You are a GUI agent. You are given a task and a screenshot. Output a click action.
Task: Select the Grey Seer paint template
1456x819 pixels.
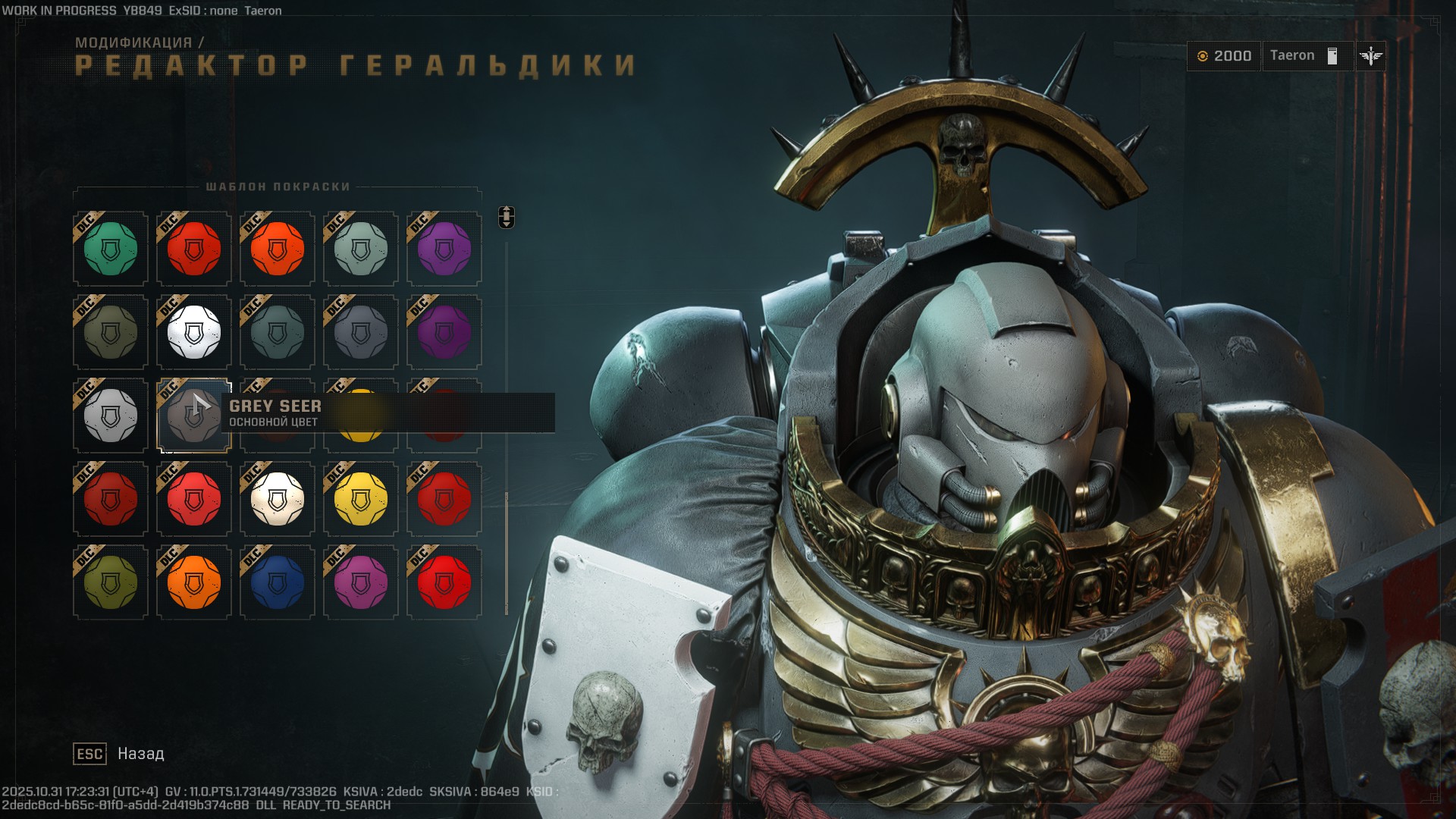[193, 416]
